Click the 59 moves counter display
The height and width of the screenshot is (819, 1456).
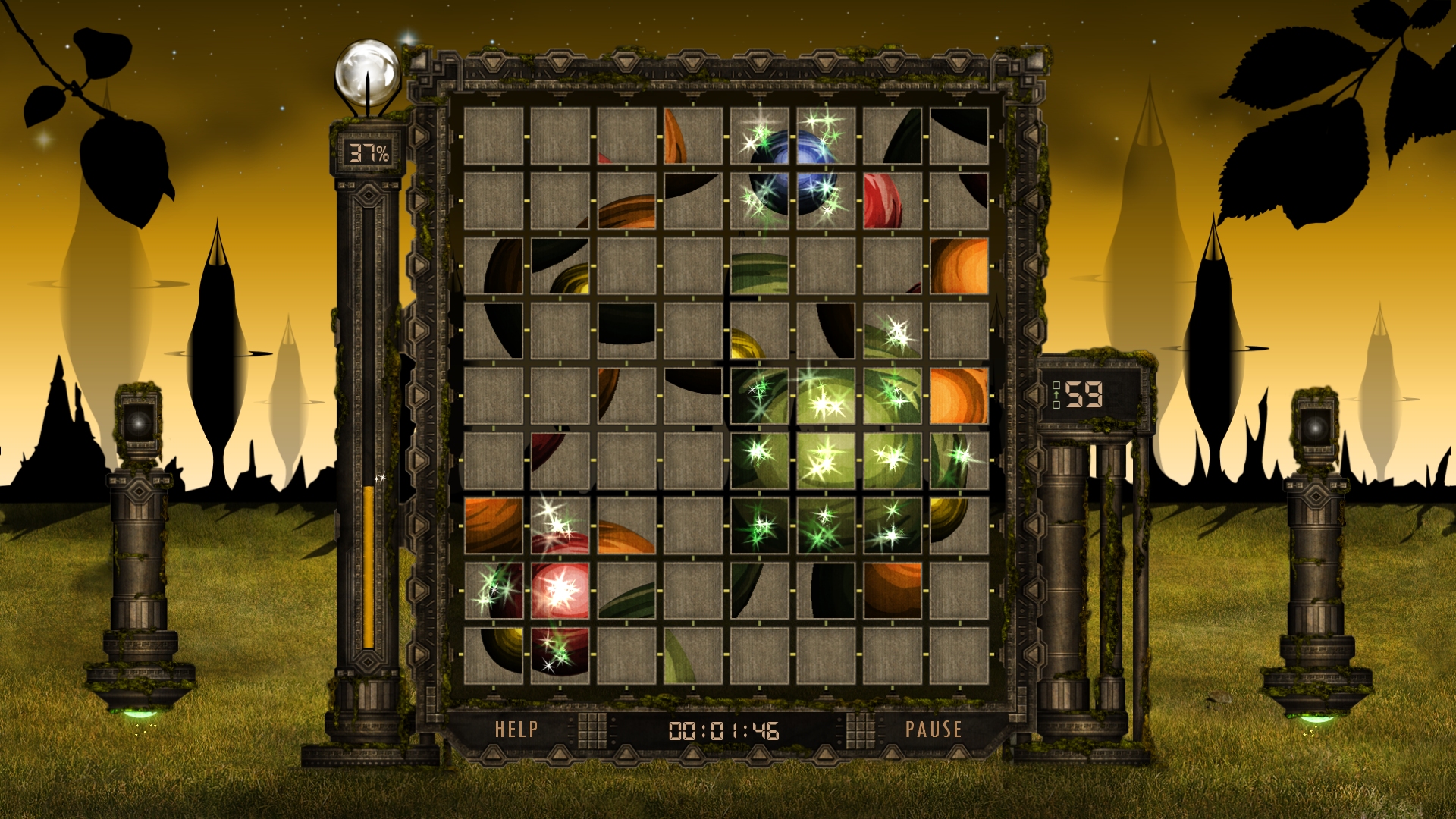point(1084,394)
